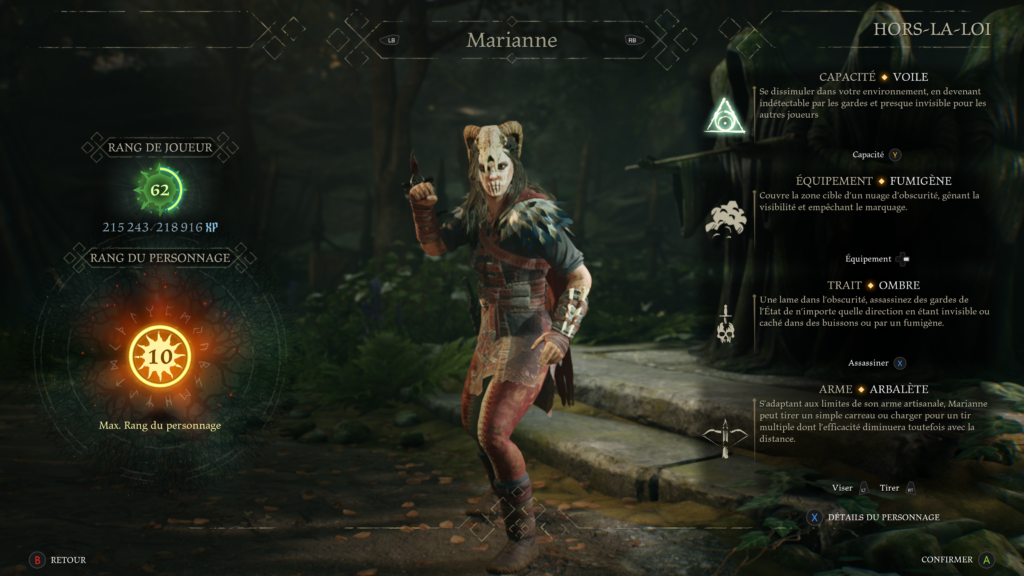This screenshot has height=576, width=1024.
Task: Click the player rank 62 badge
Action: click(x=160, y=190)
